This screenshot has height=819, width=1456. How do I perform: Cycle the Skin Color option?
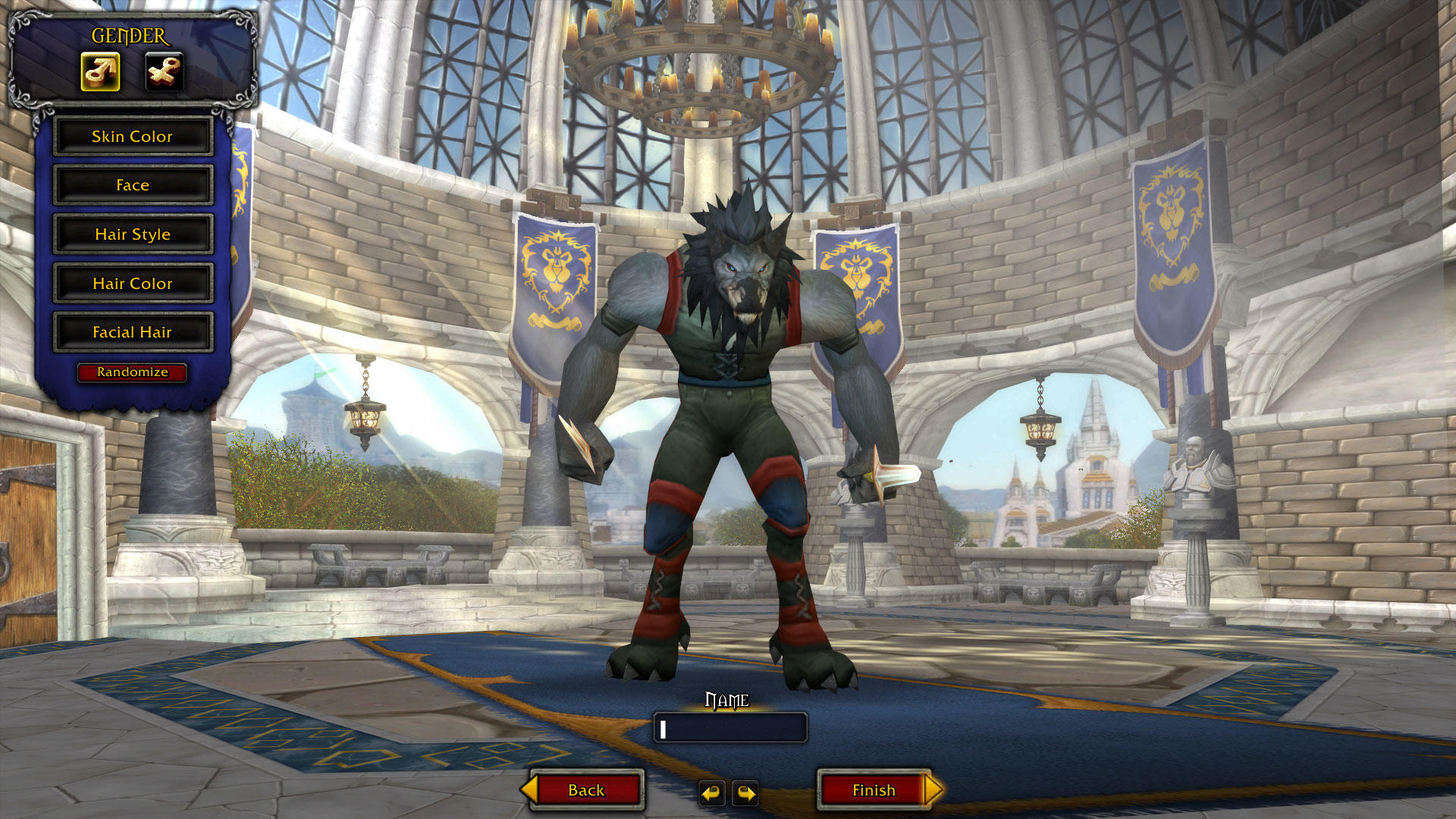(133, 136)
